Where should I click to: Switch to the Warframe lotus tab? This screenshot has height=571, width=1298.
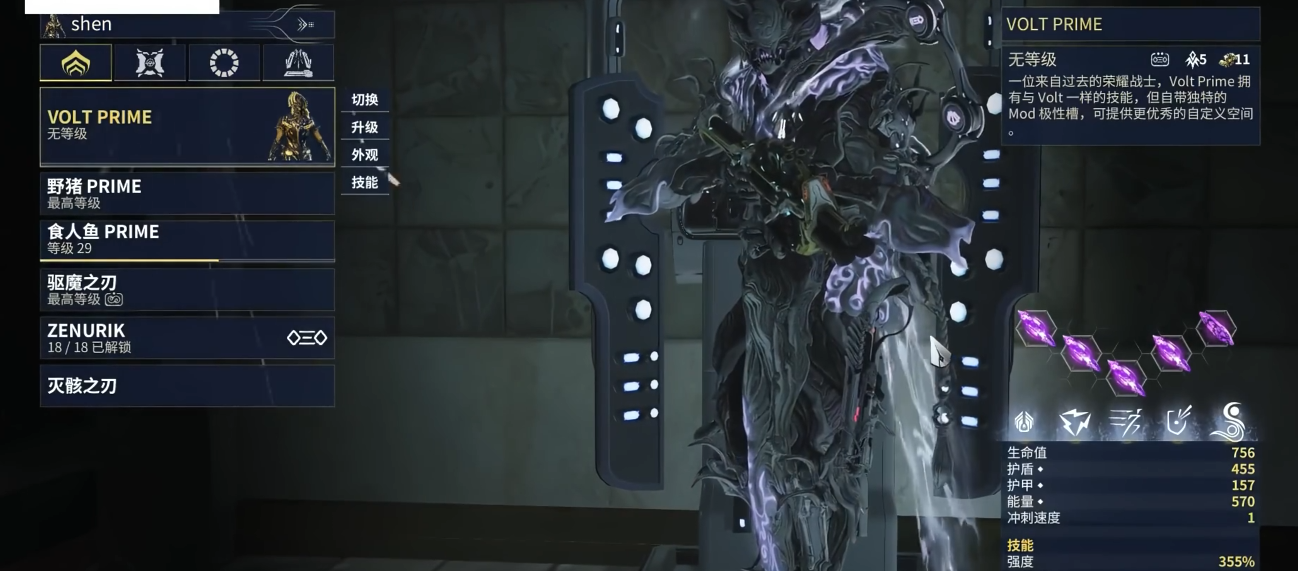point(76,63)
